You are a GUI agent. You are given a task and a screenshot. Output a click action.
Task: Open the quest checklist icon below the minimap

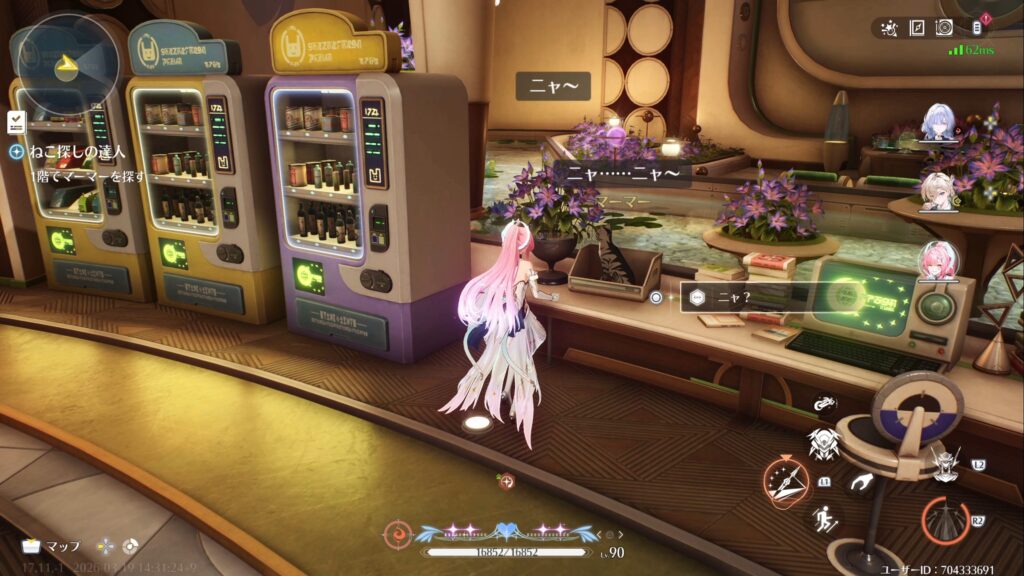pyautogui.click(x=16, y=122)
